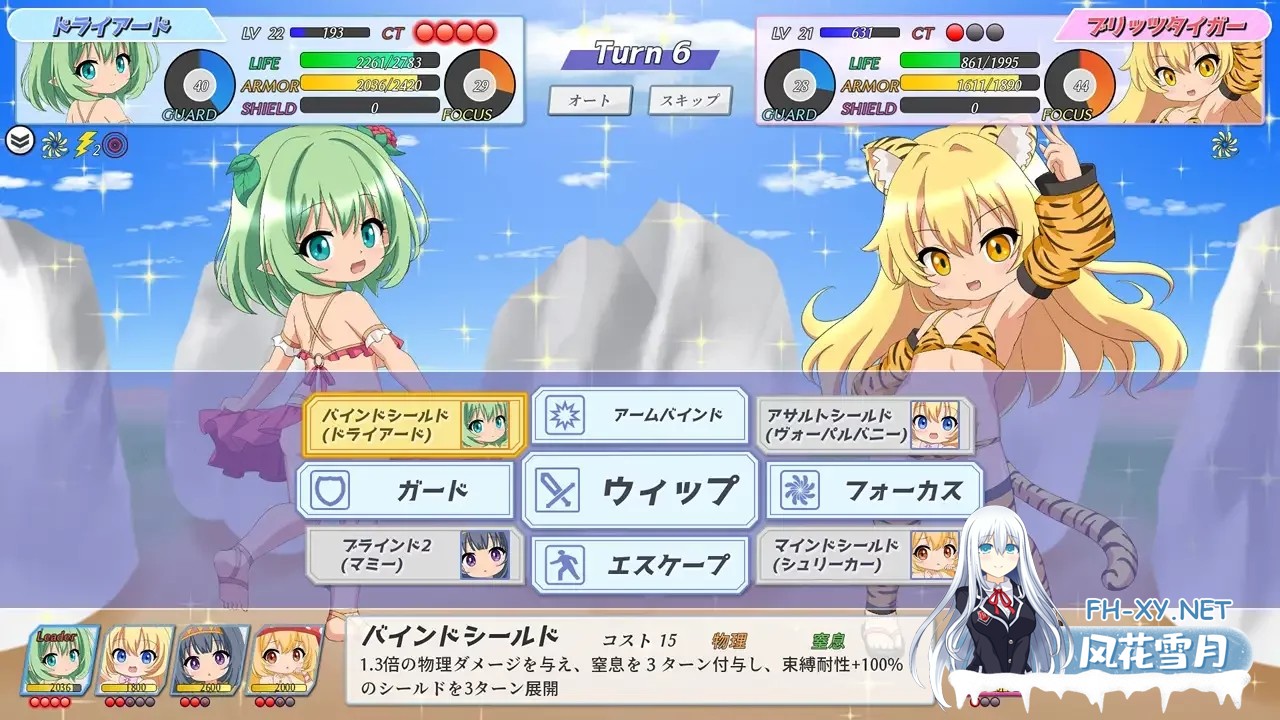Use the ブラインド2 (マミー) skill

(x=414, y=556)
